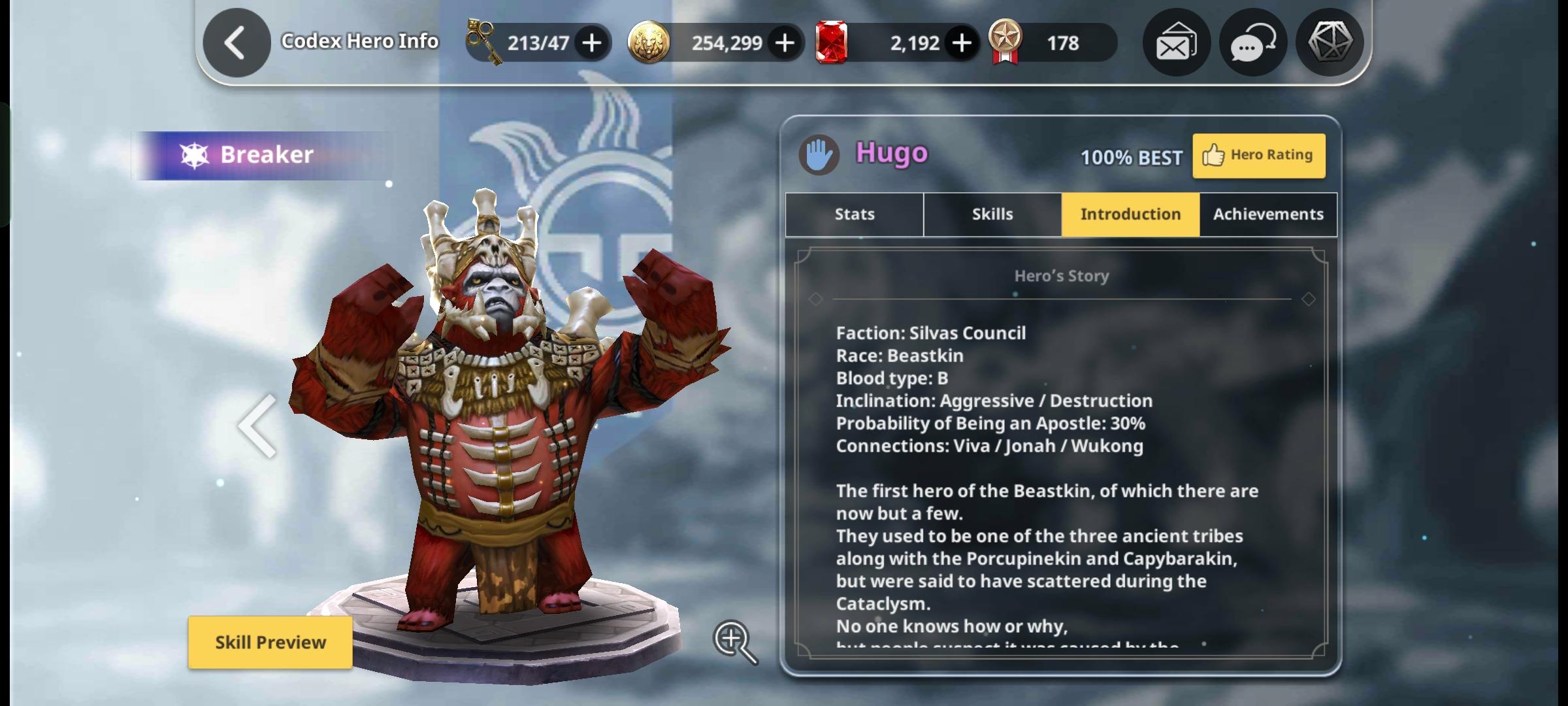Open the polyhedron dice menu icon
Image resolution: width=1568 pixels, height=706 pixels.
1330,43
